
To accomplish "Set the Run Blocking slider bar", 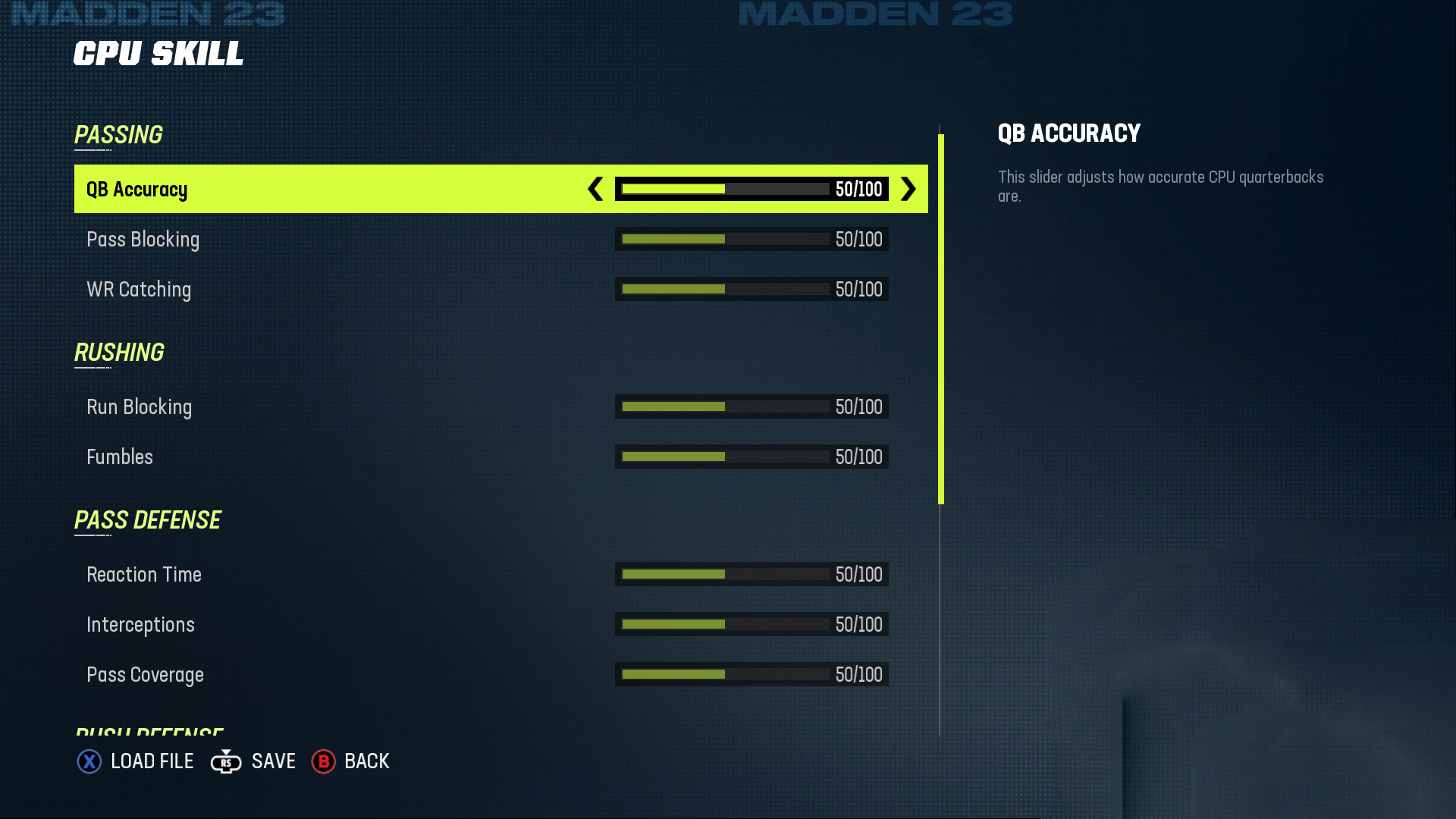I will click(725, 406).
